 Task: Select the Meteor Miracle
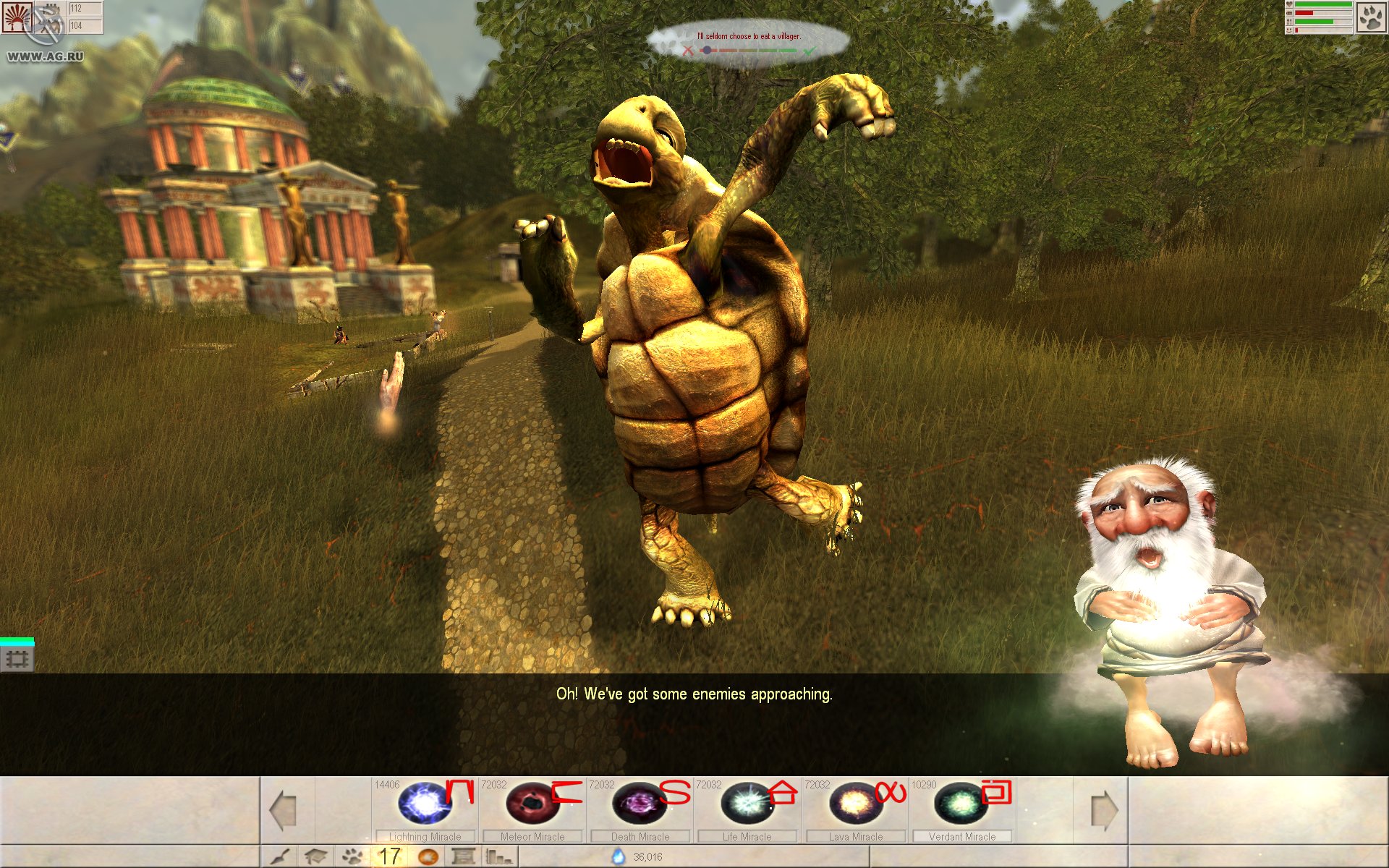[x=533, y=804]
